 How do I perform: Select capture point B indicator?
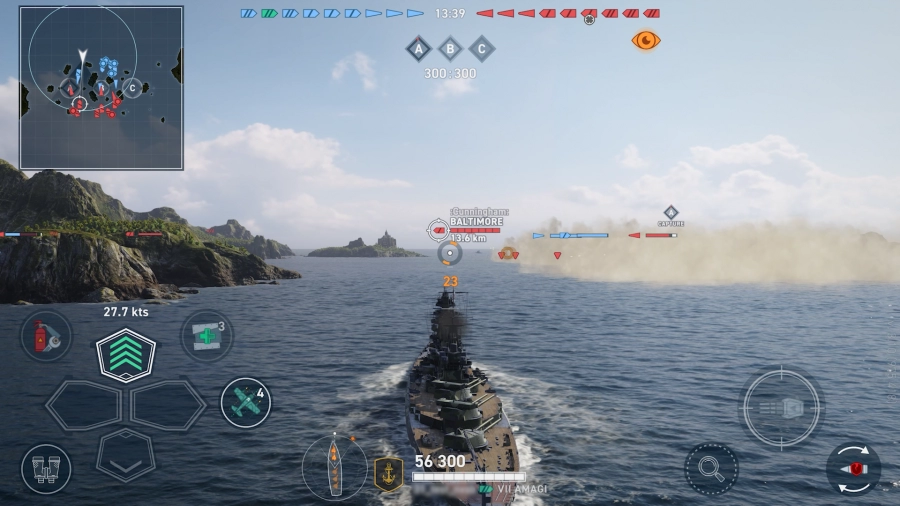450,48
